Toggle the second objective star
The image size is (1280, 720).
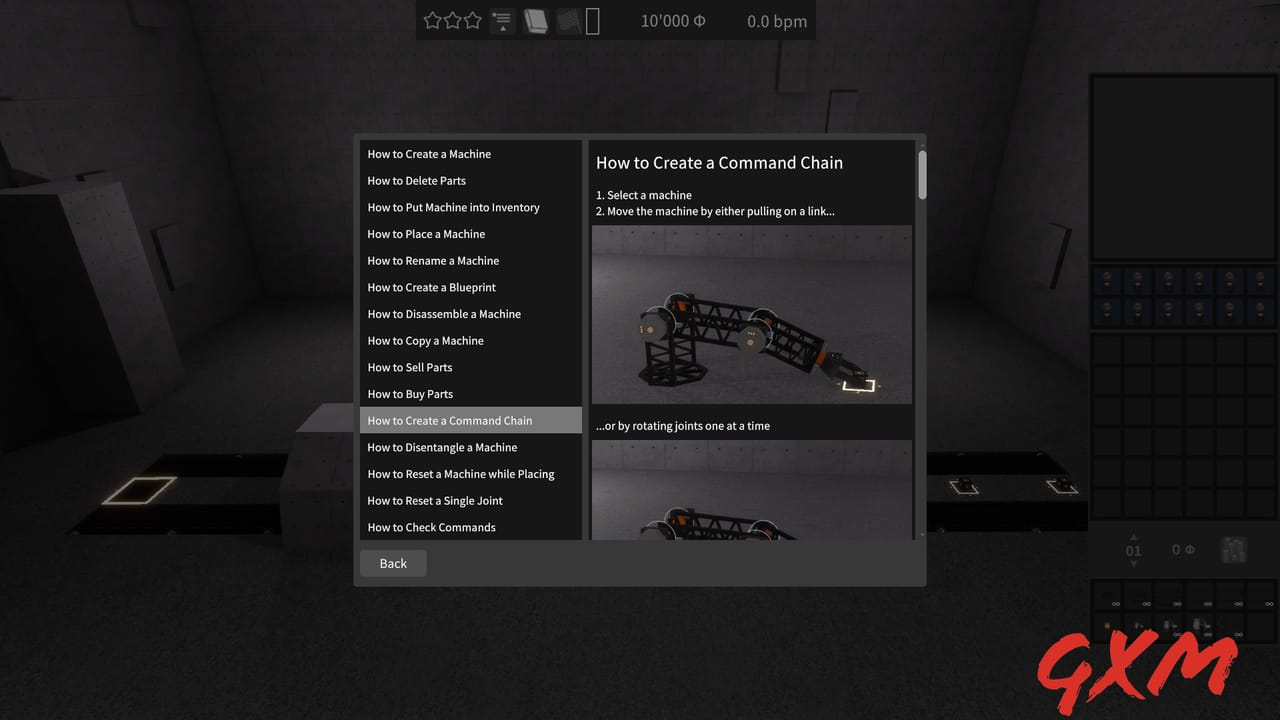click(452, 19)
